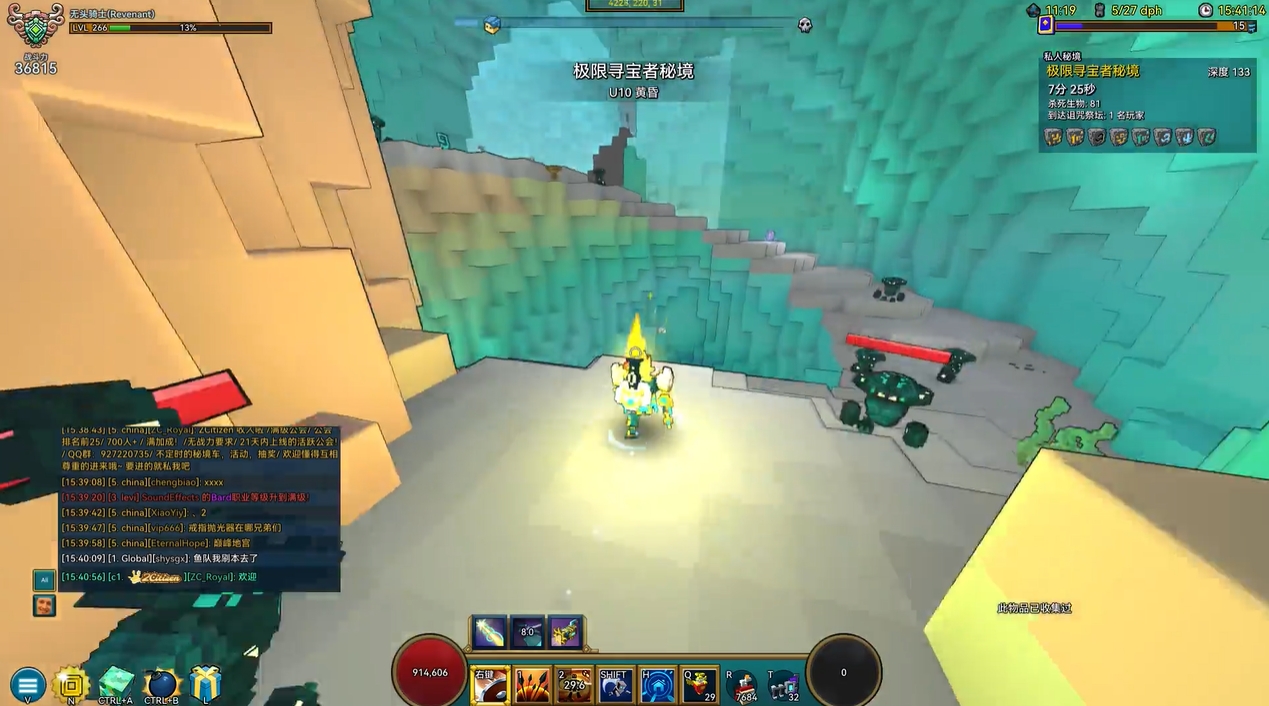The height and width of the screenshot is (706, 1269).
Task: Click the character portrait emblem
Action: [x=35, y=28]
